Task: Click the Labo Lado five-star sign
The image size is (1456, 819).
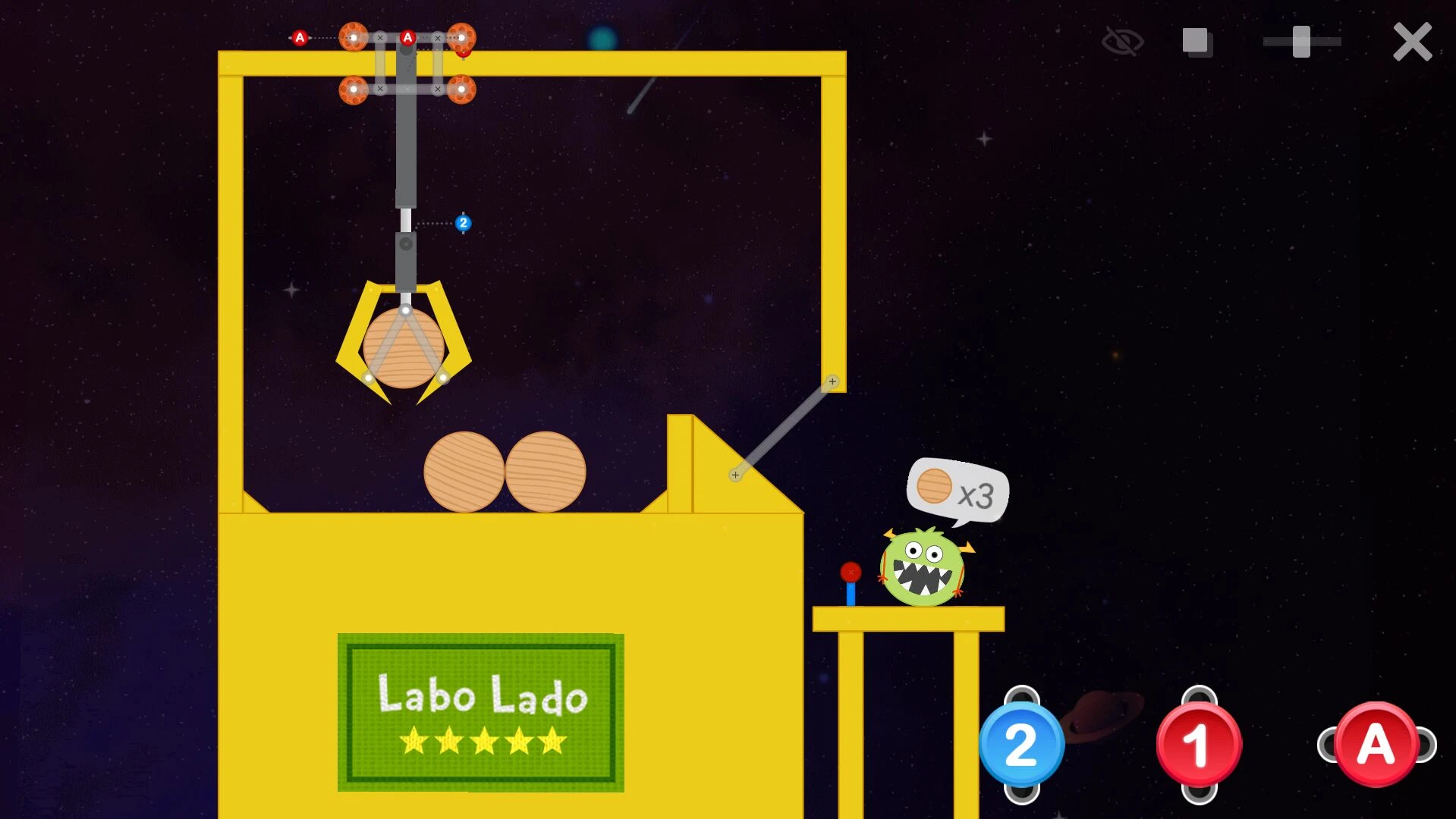Action: click(x=480, y=711)
